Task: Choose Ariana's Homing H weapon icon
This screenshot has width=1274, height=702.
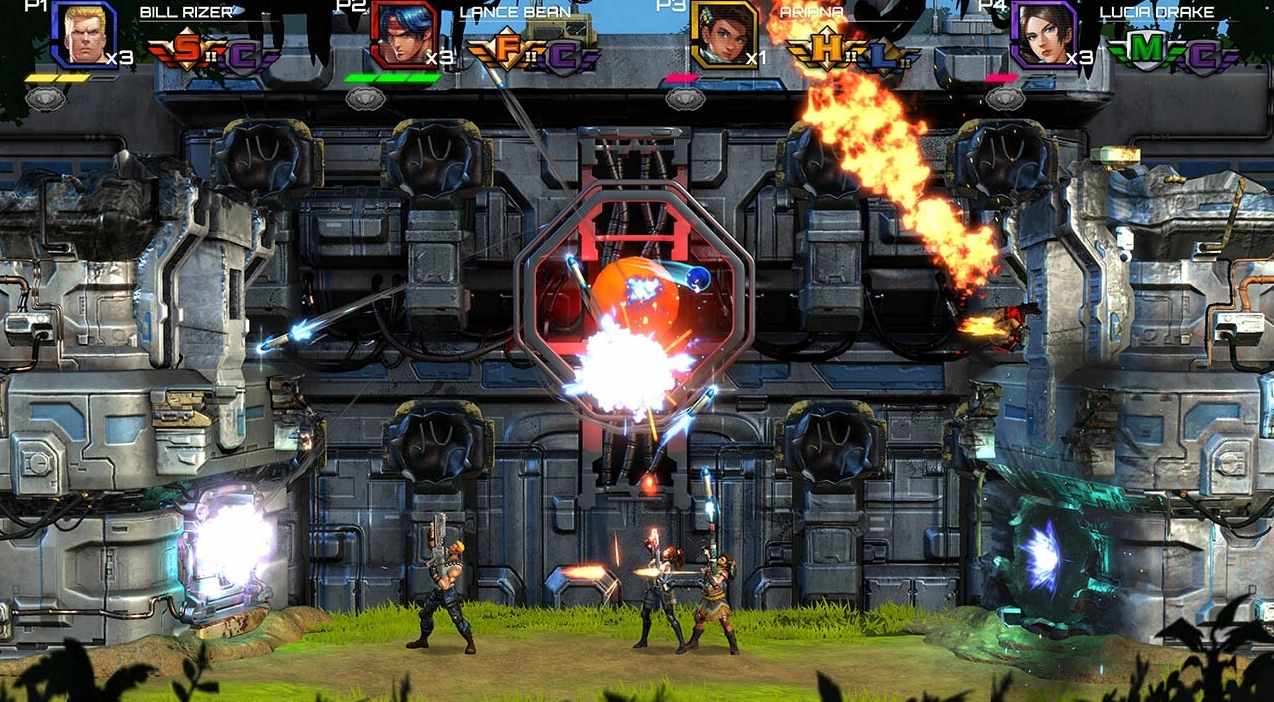Action: point(827,50)
